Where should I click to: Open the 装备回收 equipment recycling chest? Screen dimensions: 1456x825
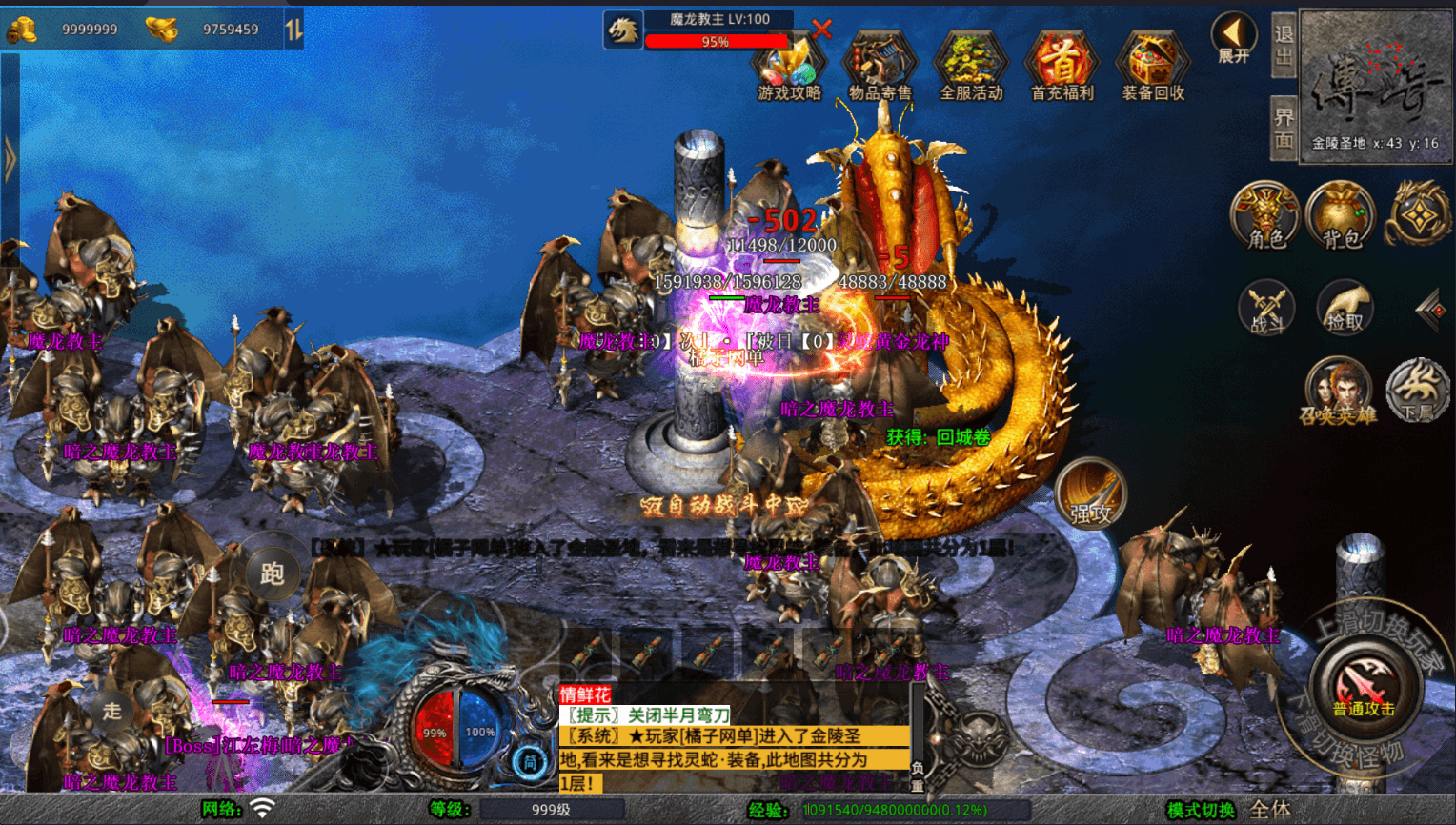[1153, 67]
